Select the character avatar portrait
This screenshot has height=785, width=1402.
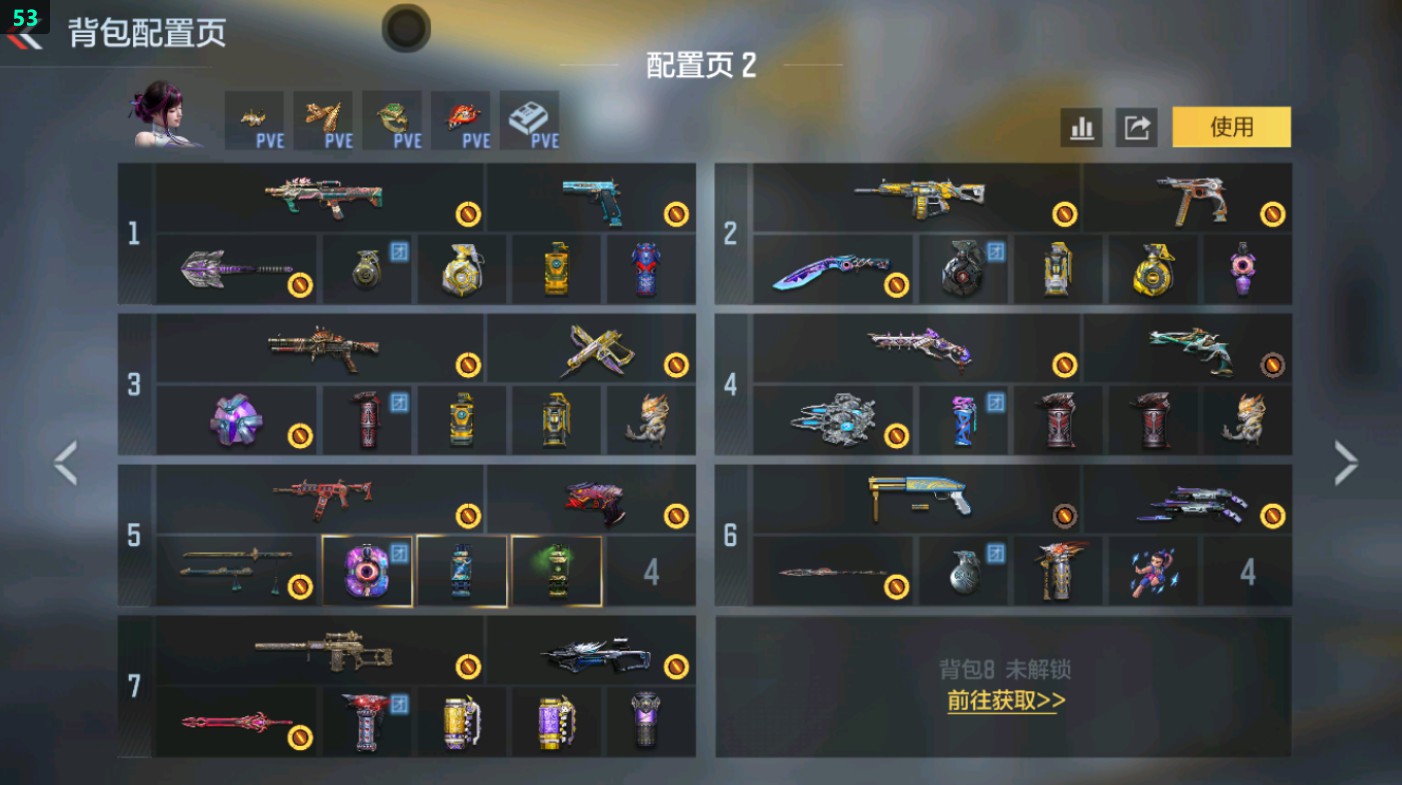click(x=165, y=122)
